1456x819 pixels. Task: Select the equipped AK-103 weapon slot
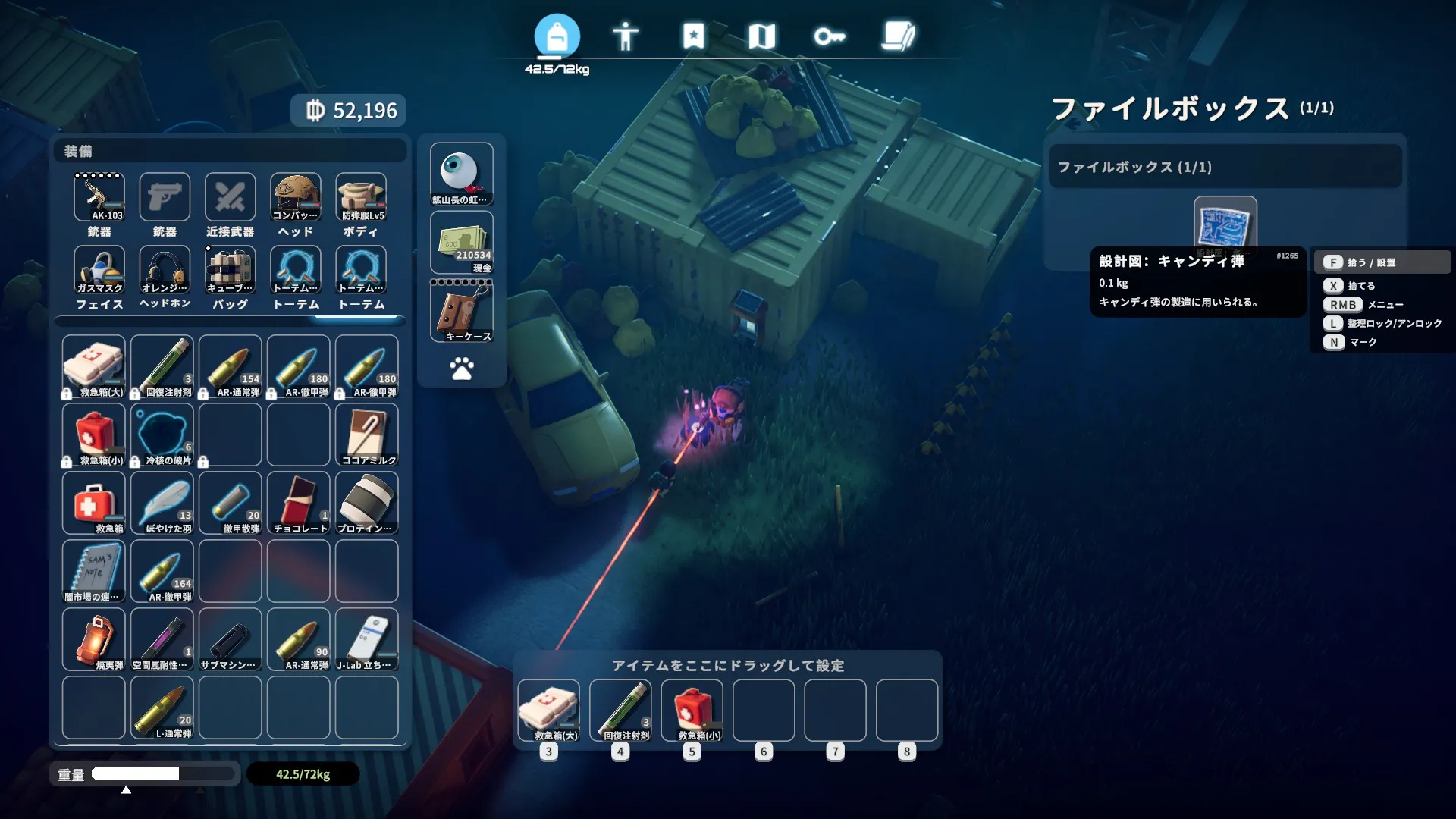99,198
